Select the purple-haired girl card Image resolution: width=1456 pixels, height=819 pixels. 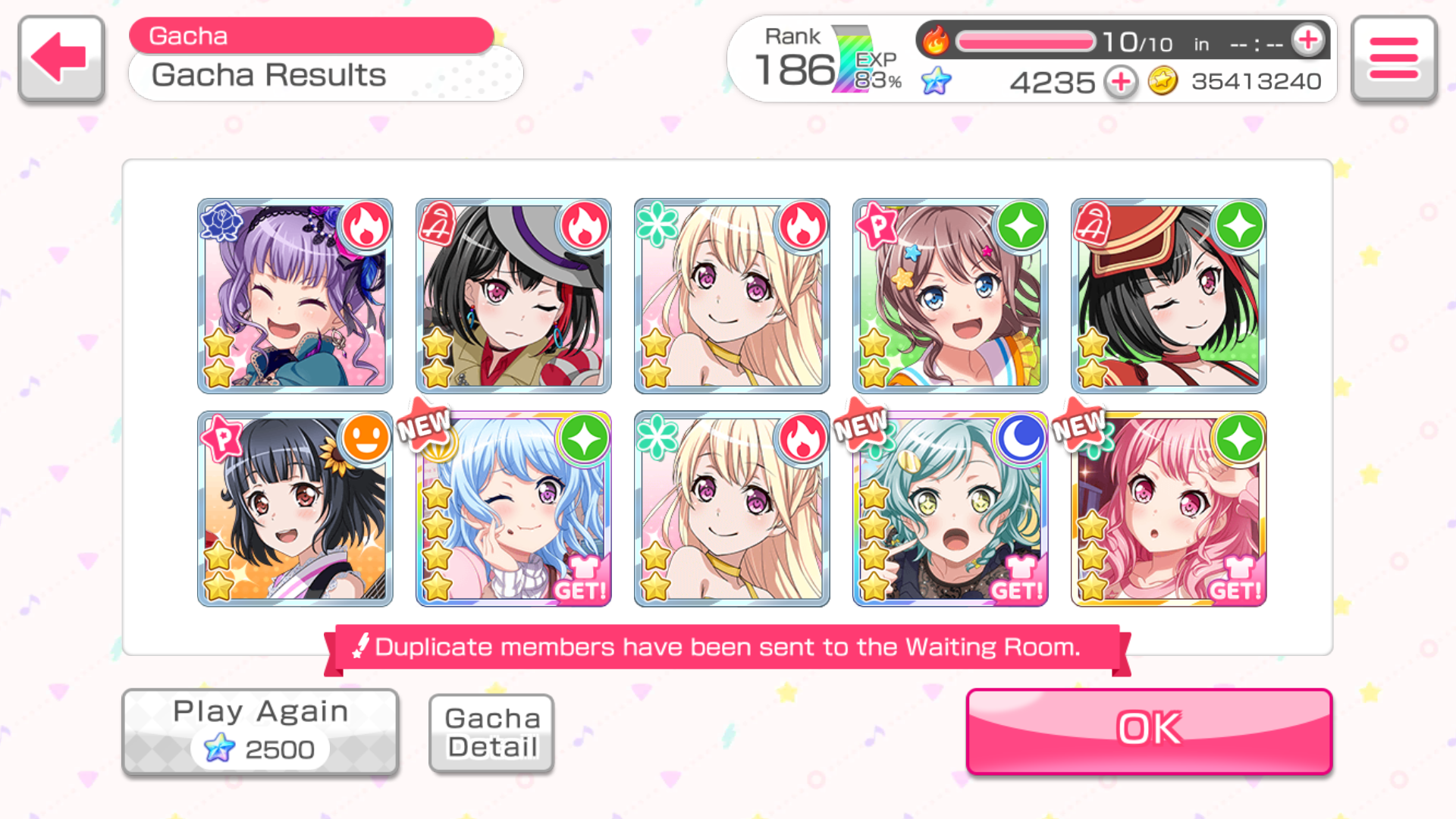(x=295, y=296)
